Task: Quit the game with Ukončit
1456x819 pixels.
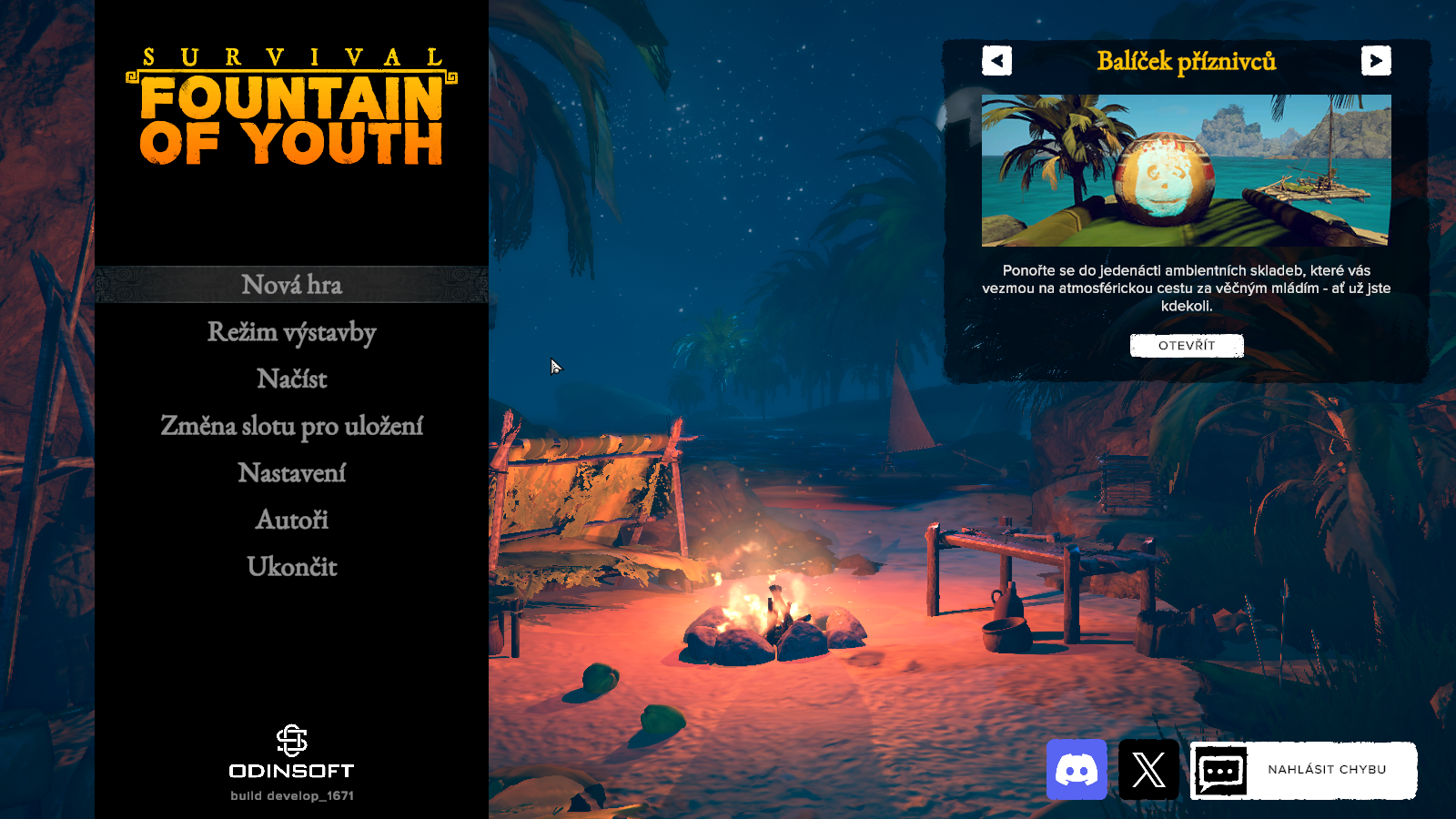Action: point(291,567)
